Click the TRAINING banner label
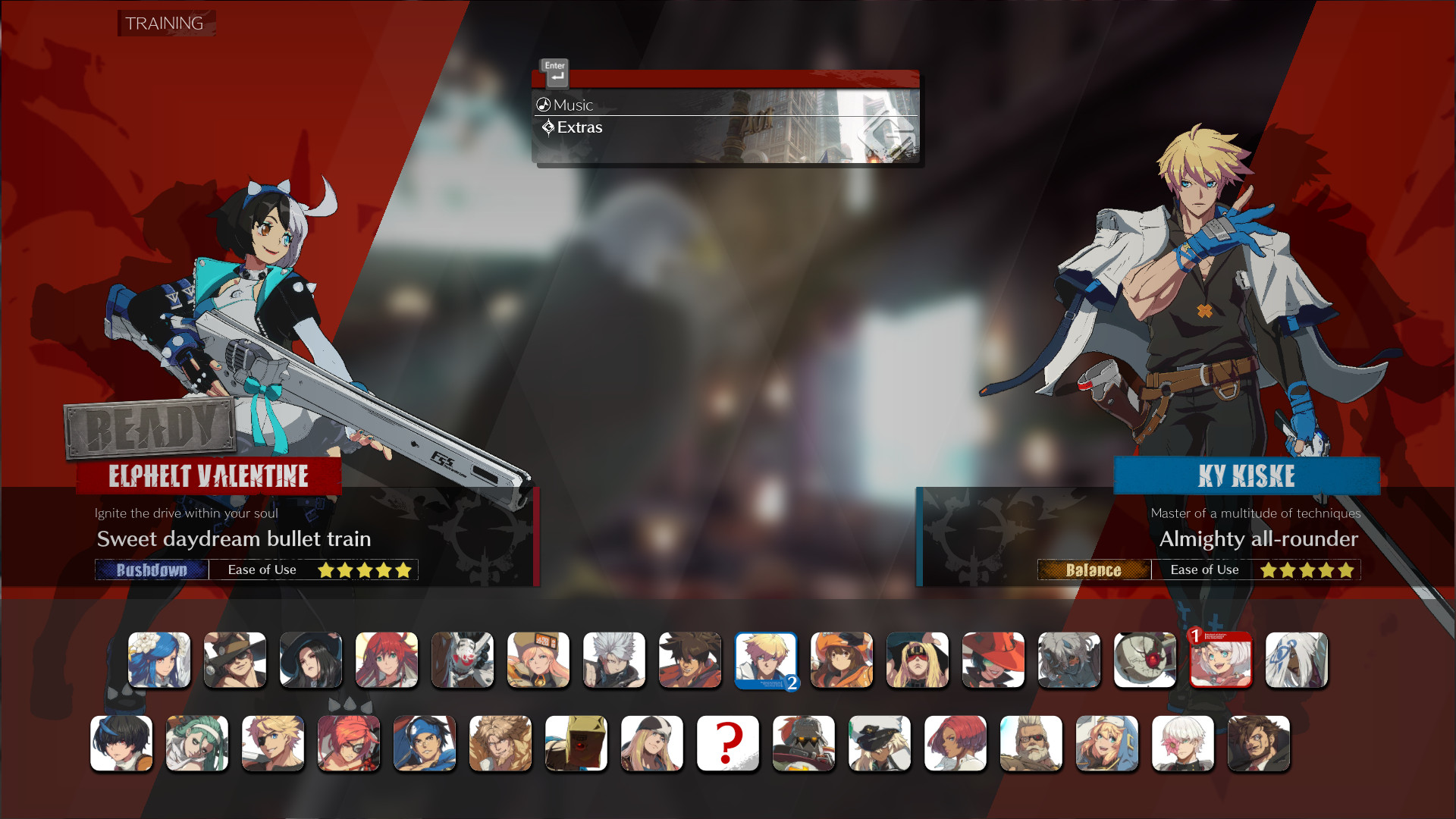Viewport: 1456px width, 819px height. click(166, 24)
